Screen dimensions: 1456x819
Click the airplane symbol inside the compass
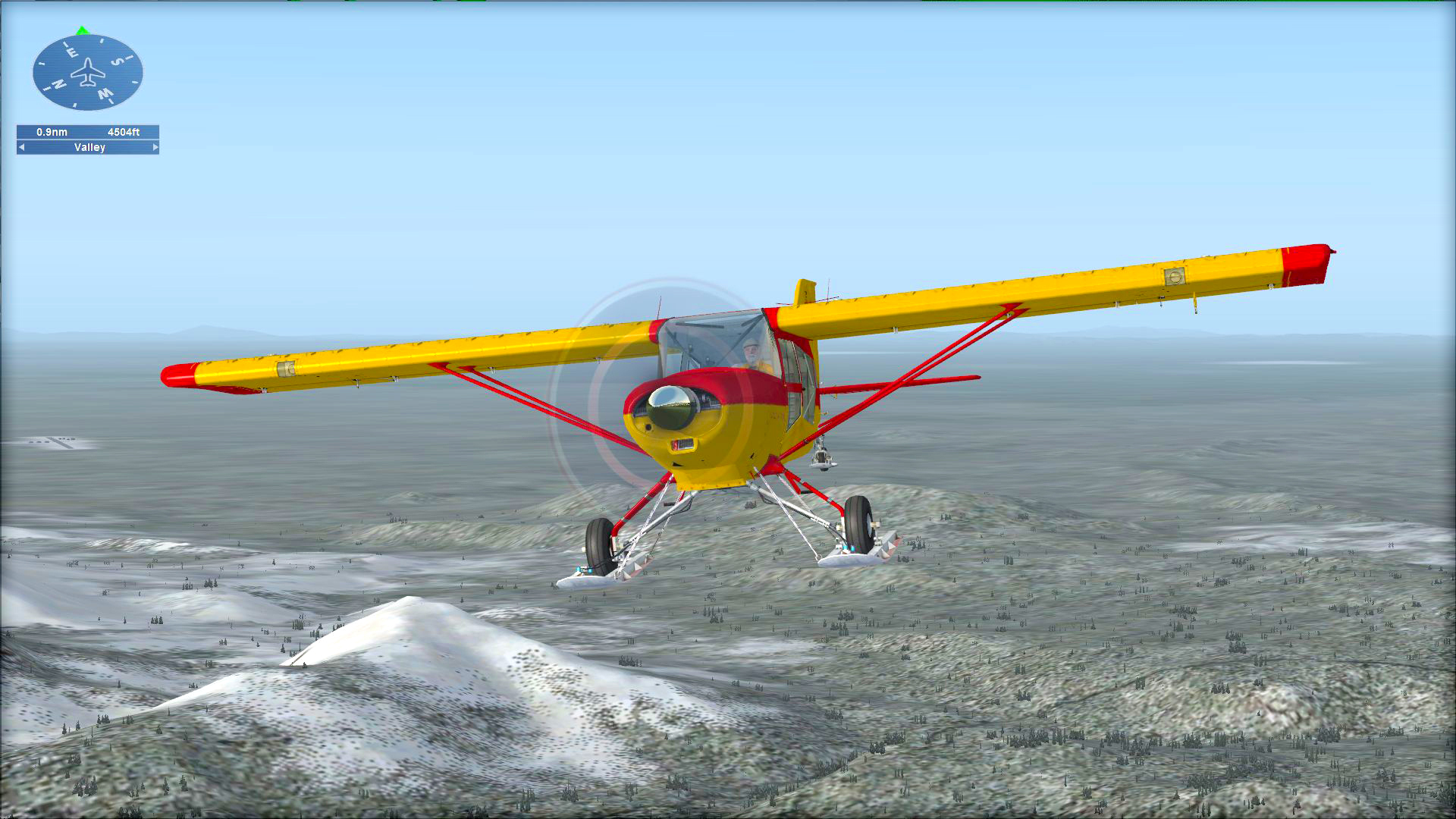click(x=89, y=73)
